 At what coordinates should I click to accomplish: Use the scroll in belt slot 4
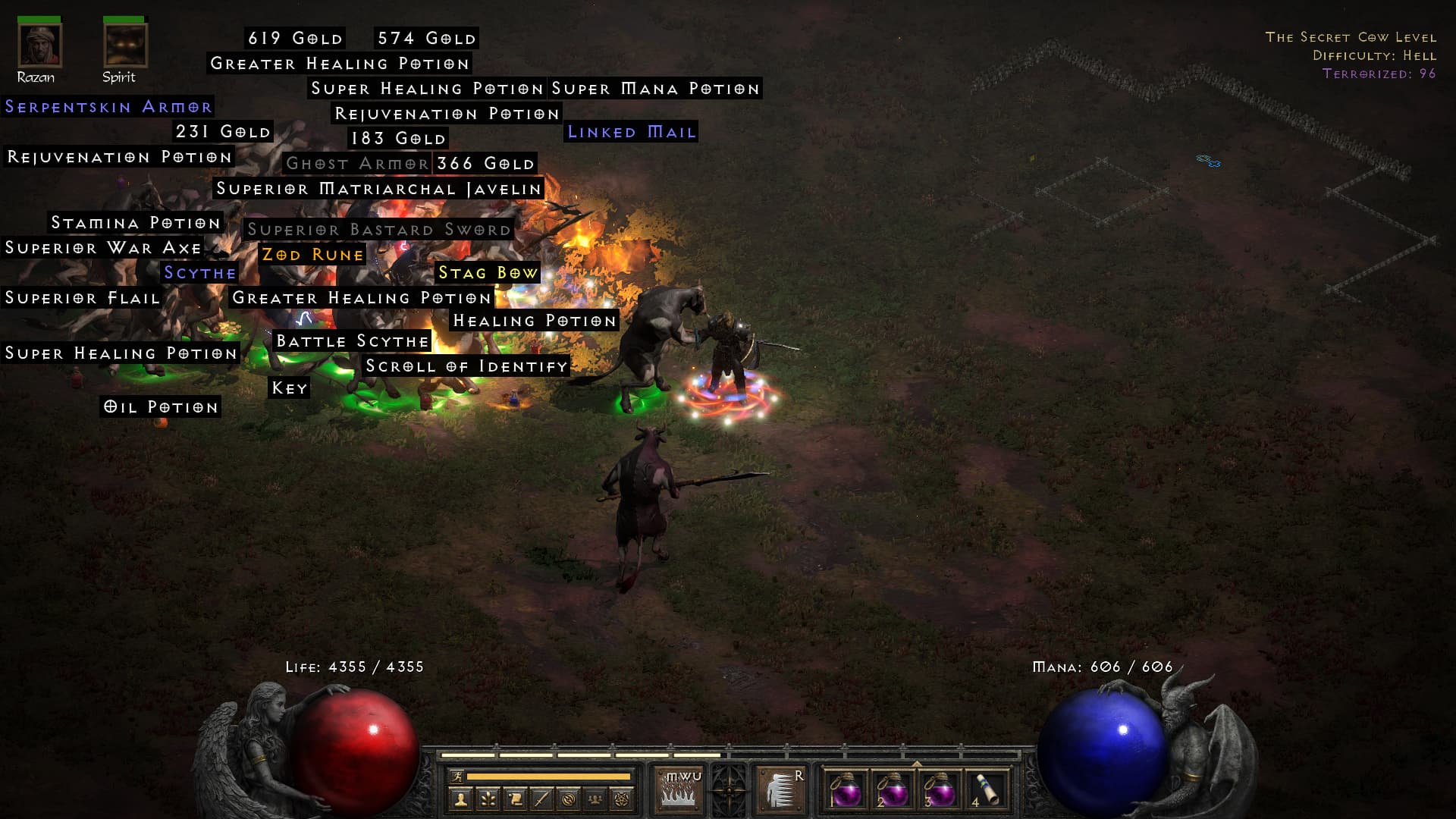point(987,790)
